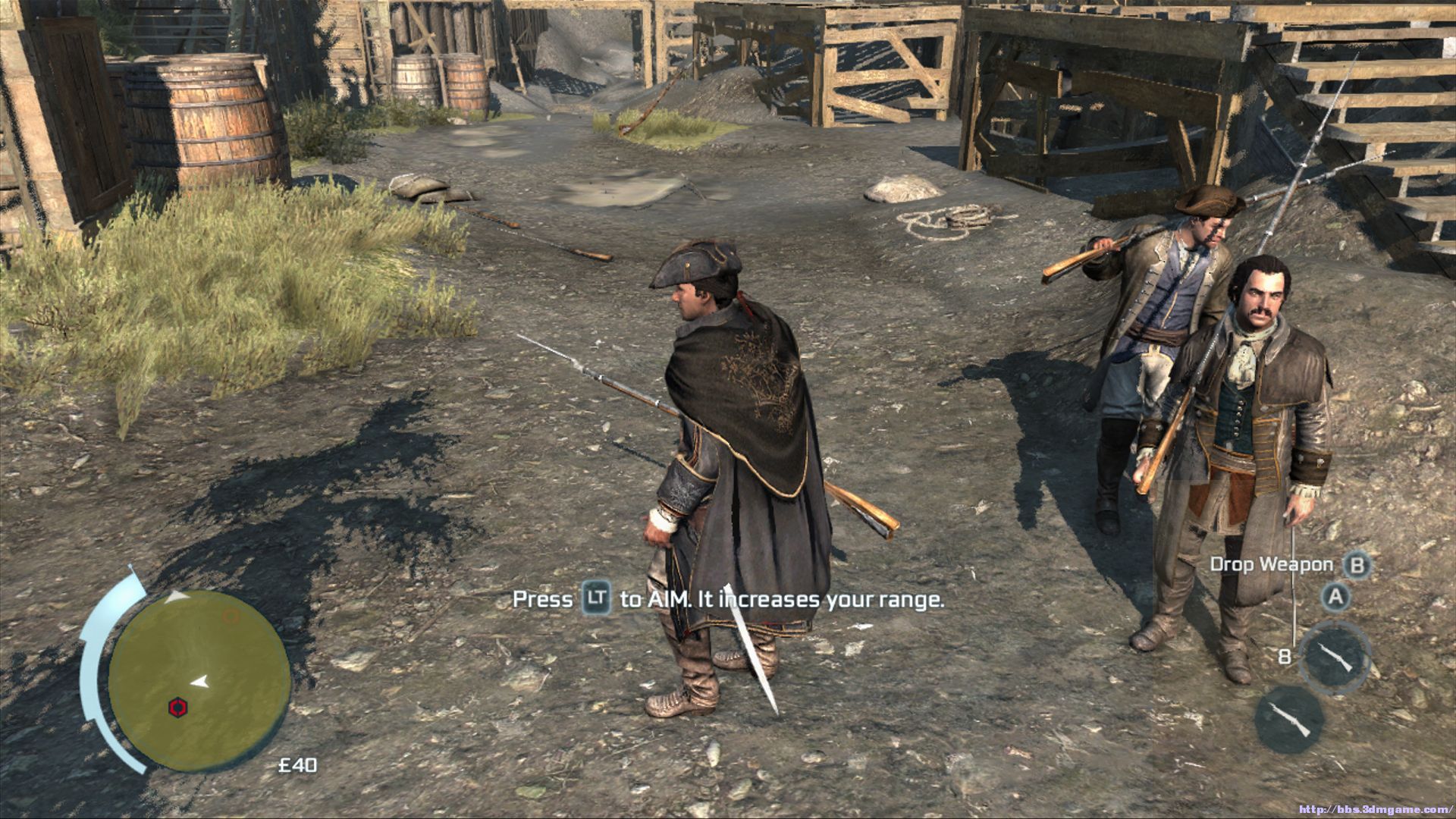Click the white player arrow on minimap
The image size is (1456, 819).
tap(200, 682)
